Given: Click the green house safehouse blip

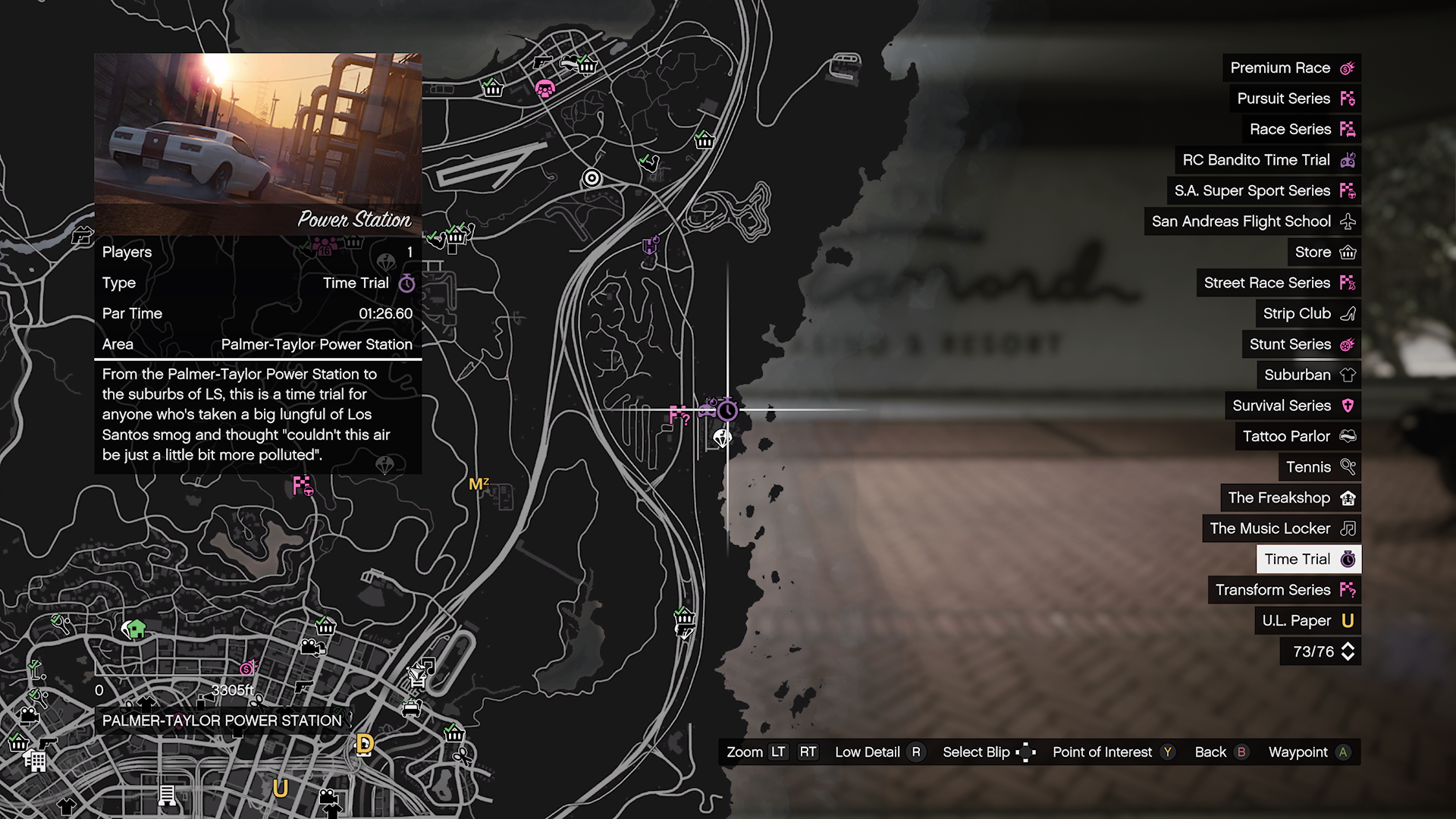Looking at the screenshot, I should (x=135, y=629).
